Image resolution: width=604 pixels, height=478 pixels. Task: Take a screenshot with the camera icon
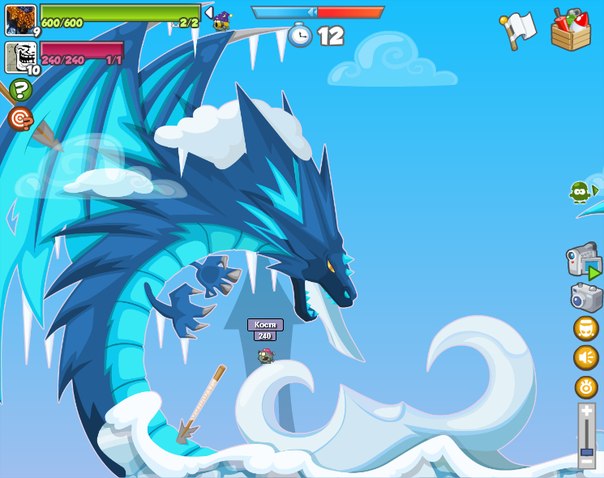click(x=585, y=297)
